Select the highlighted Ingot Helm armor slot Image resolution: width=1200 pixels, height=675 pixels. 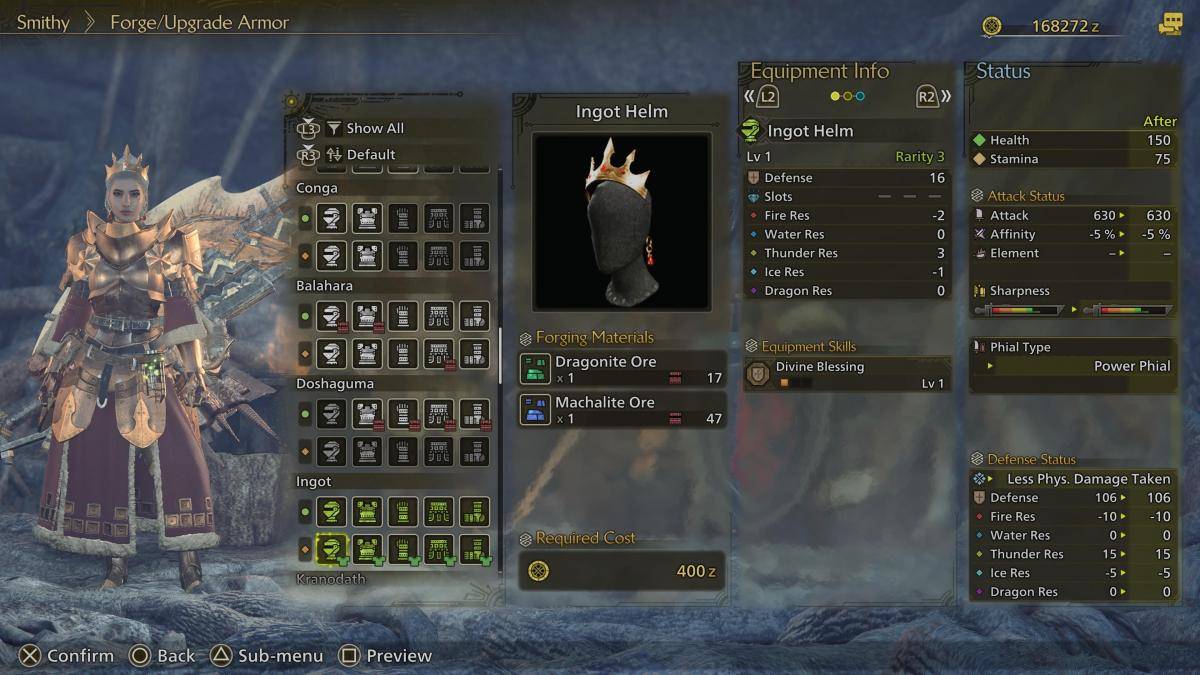click(x=331, y=549)
